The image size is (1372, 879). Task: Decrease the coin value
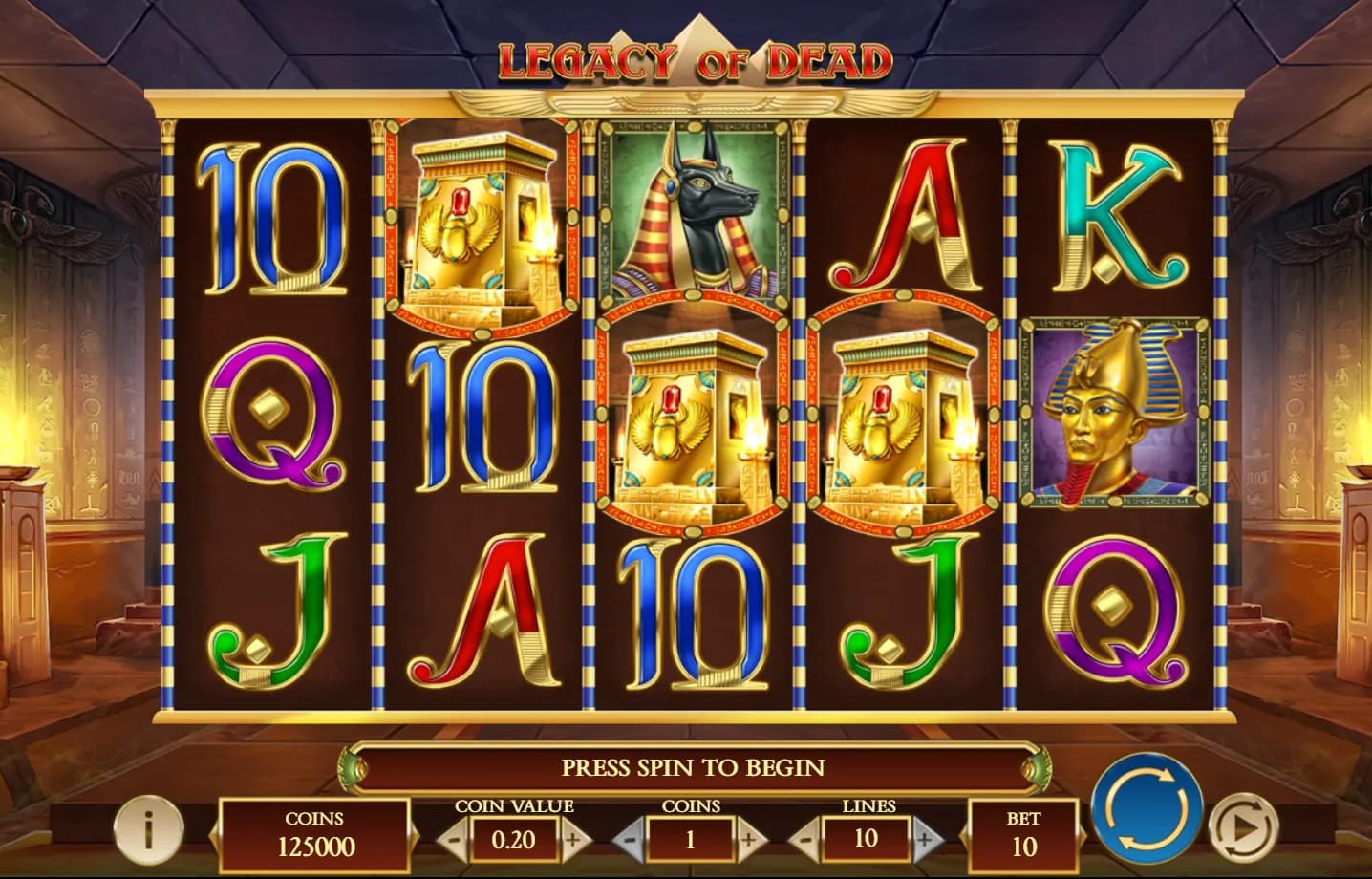coord(453,841)
